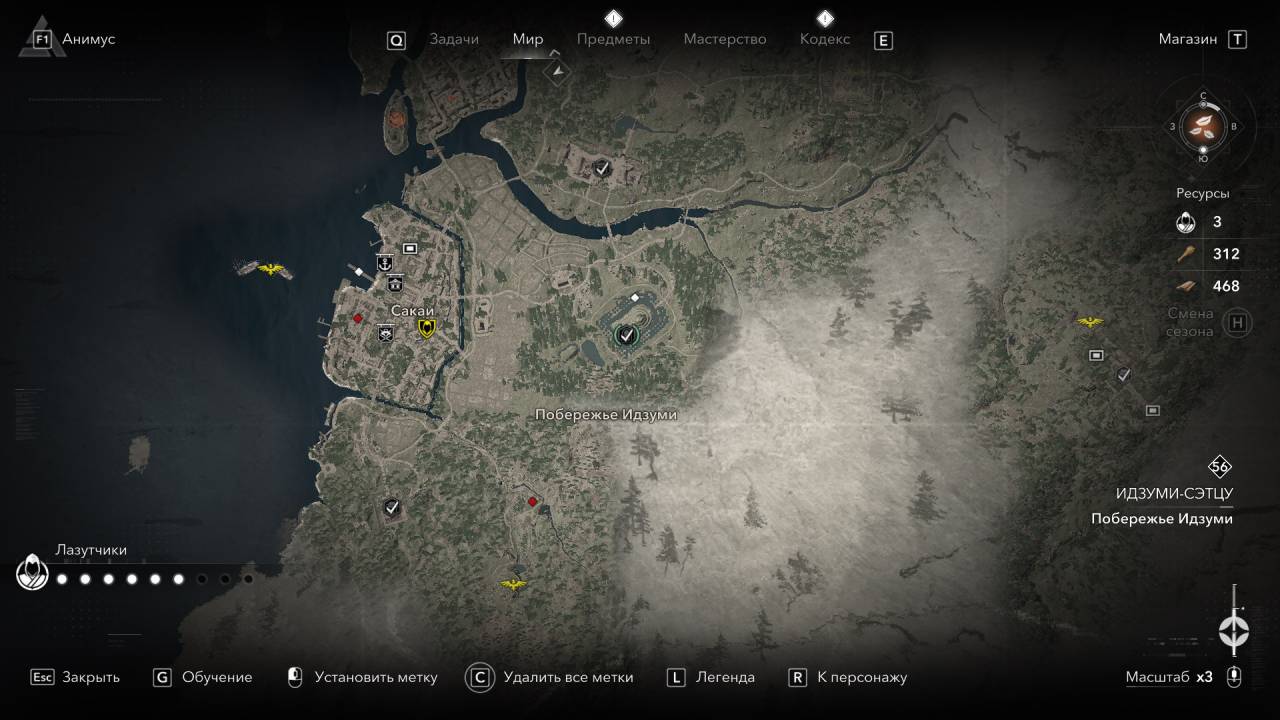This screenshot has height=720, width=1280.
Task: Choose Удалить все метки
Action: coord(568,677)
